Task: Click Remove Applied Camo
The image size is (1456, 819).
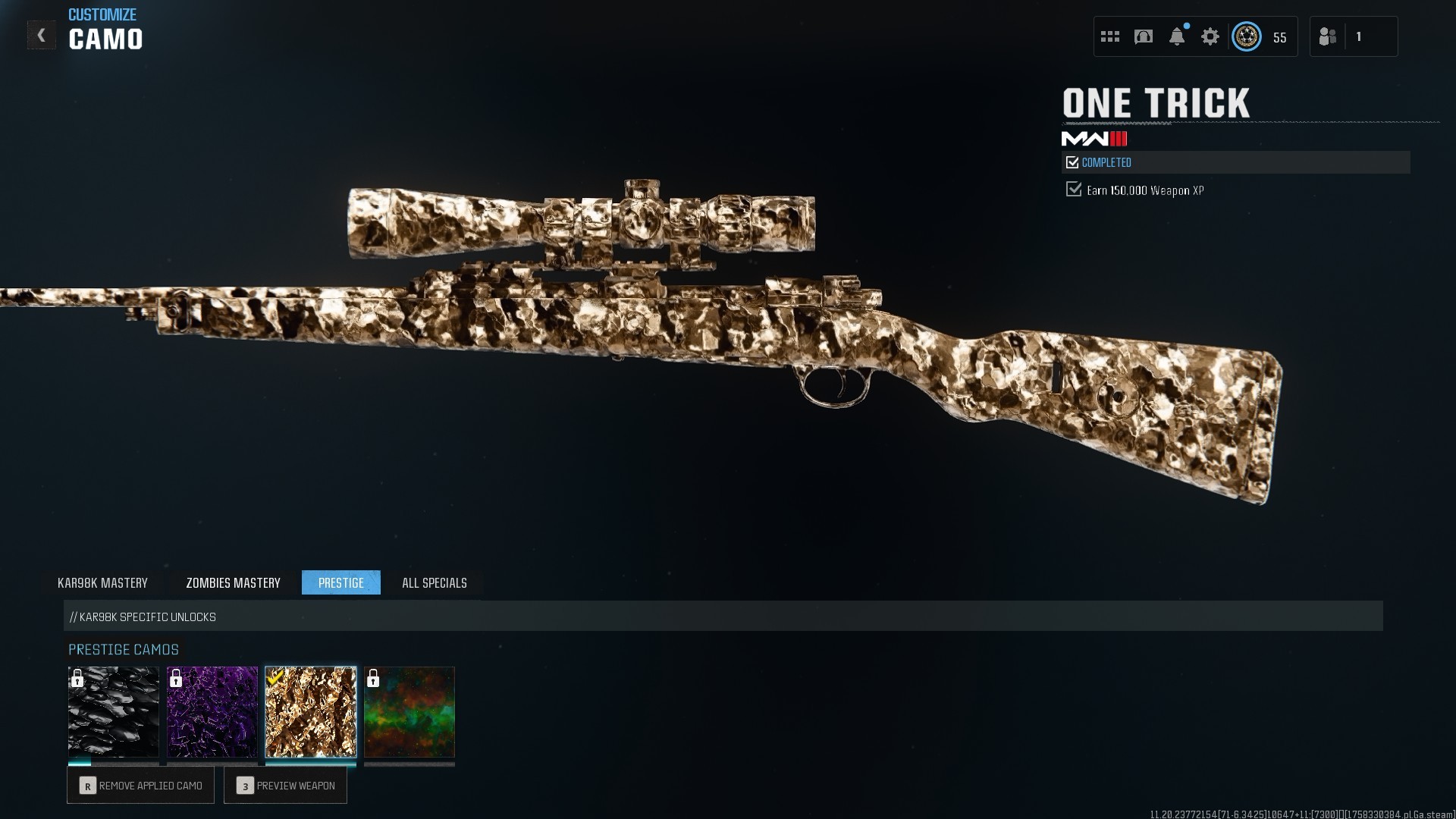Action: click(141, 786)
